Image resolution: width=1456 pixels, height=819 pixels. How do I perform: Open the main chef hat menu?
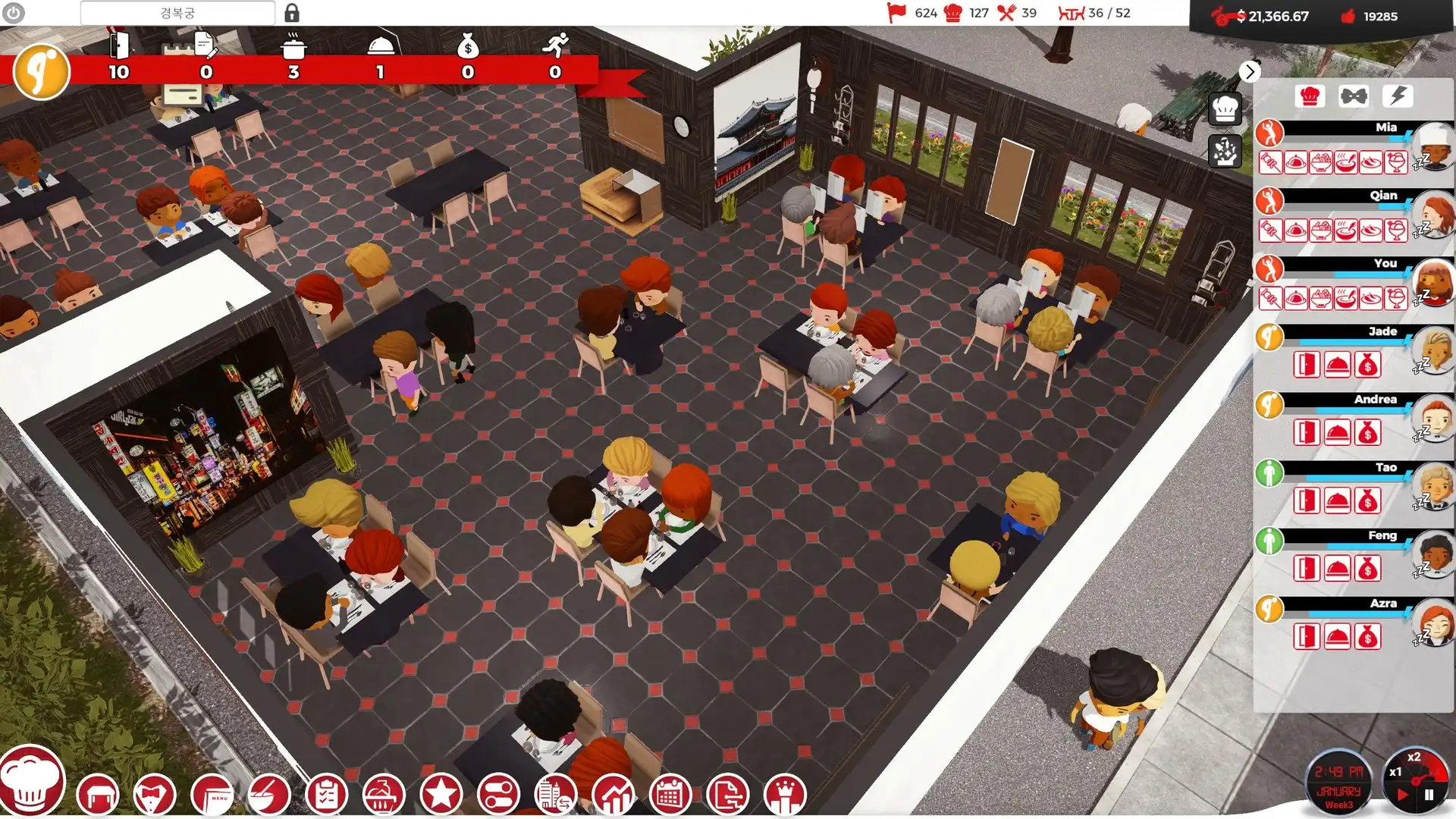(x=32, y=781)
